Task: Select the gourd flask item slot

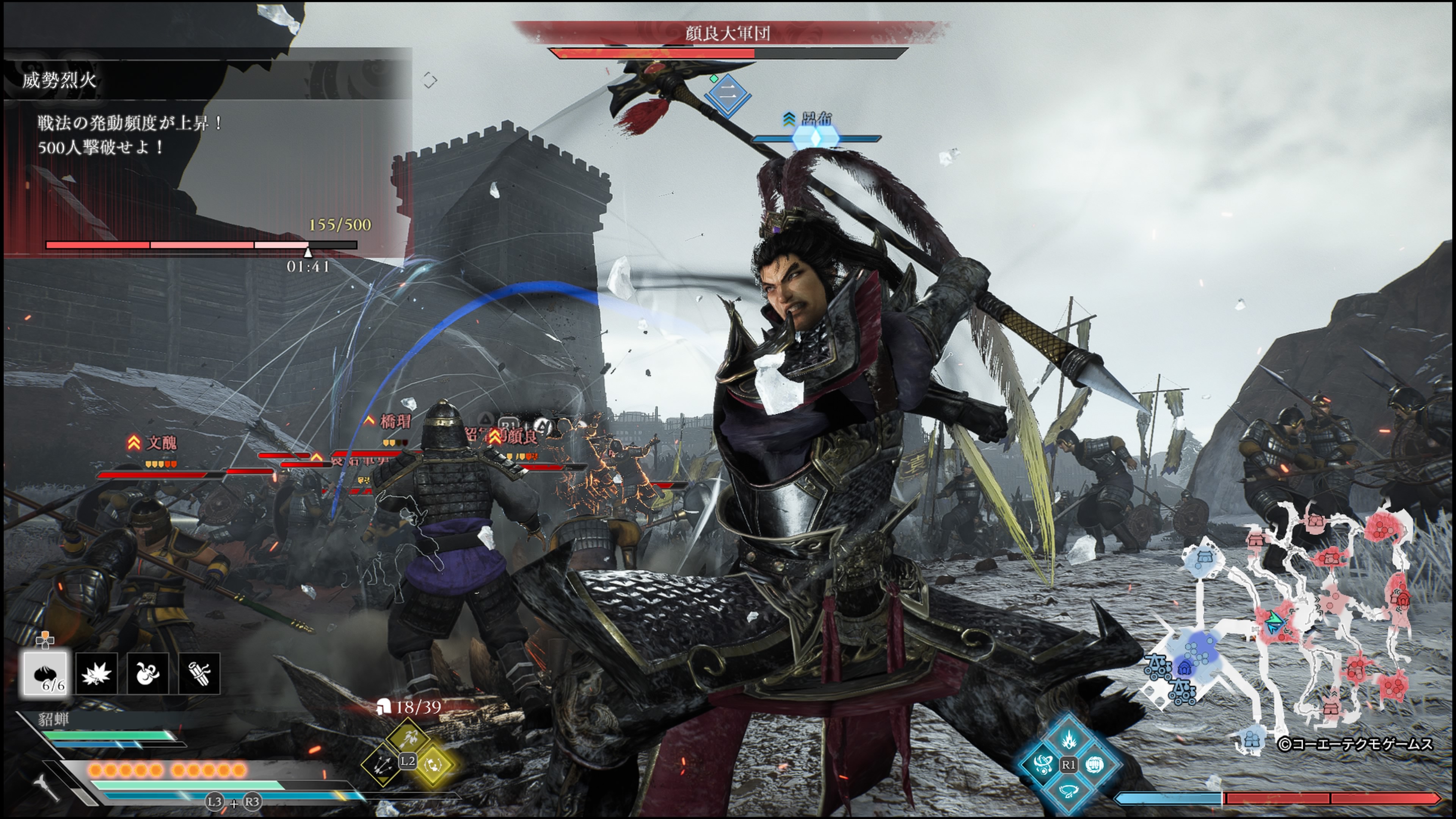Action: pyautogui.click(x=147, y=673)
